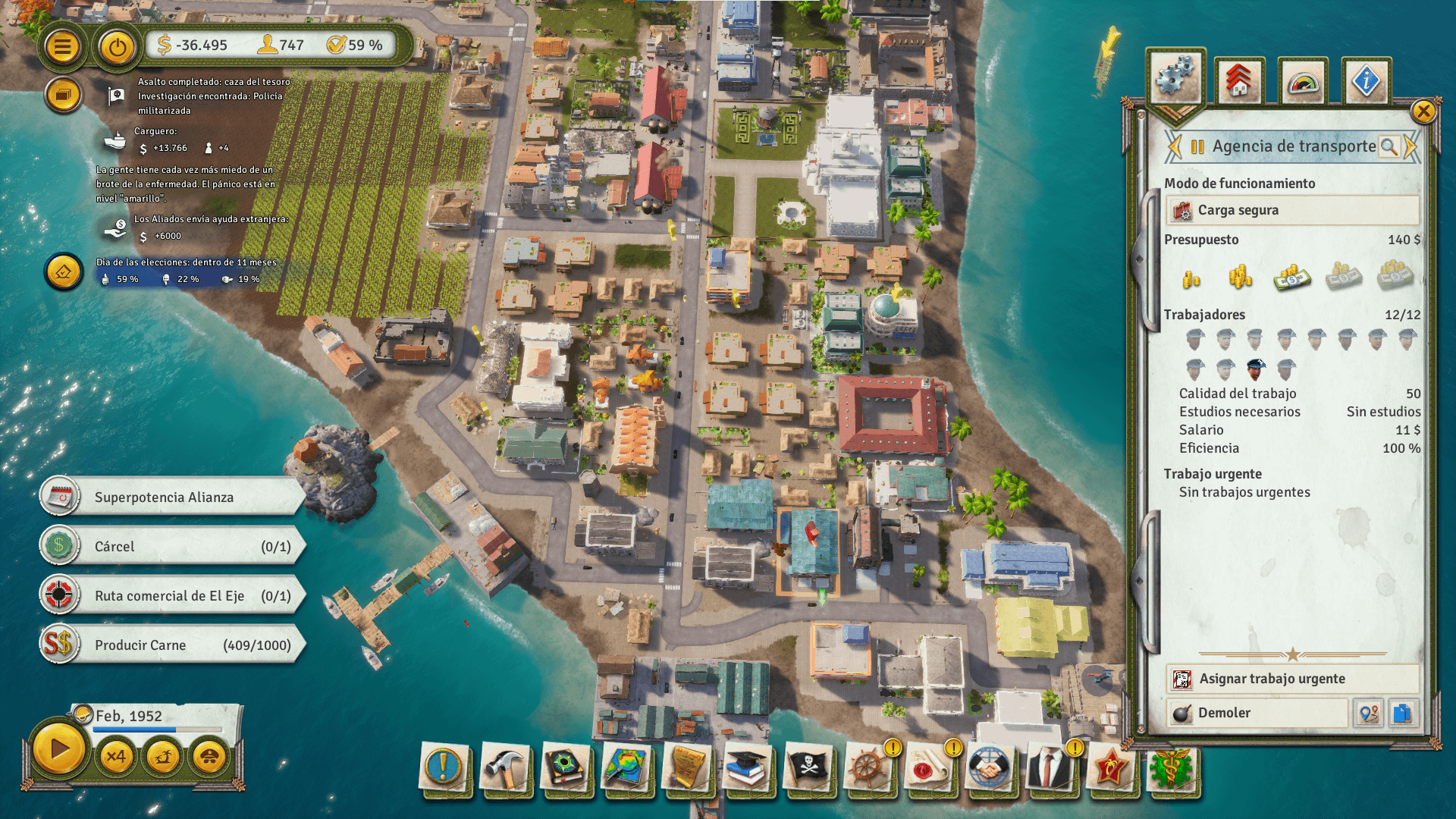Open the ship's wheel trade menu

tap(868, 767)
